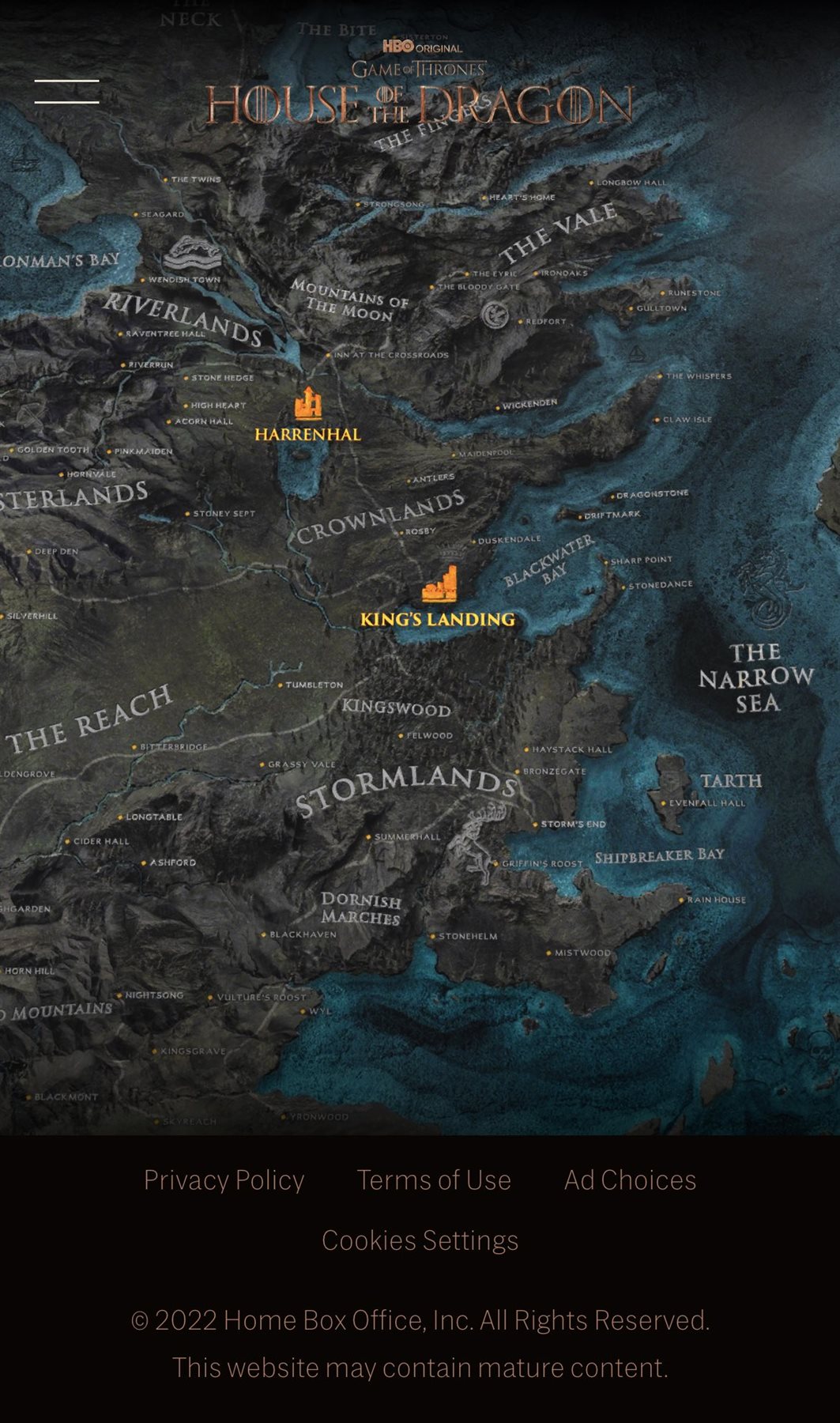Screen dimensions: 840x1423
Task: Open the Privacy Policy link
Action: 224,1180
